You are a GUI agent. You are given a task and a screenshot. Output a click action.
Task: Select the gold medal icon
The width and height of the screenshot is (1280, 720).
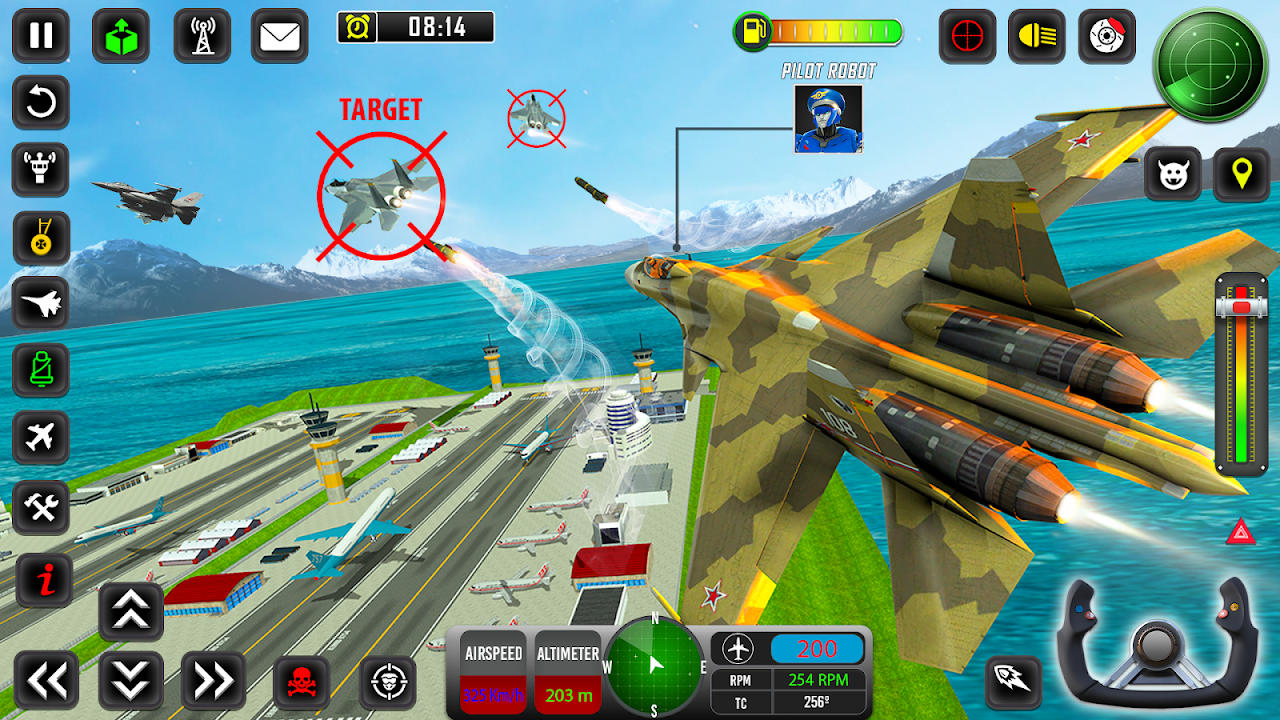click(x=41, y=238)
